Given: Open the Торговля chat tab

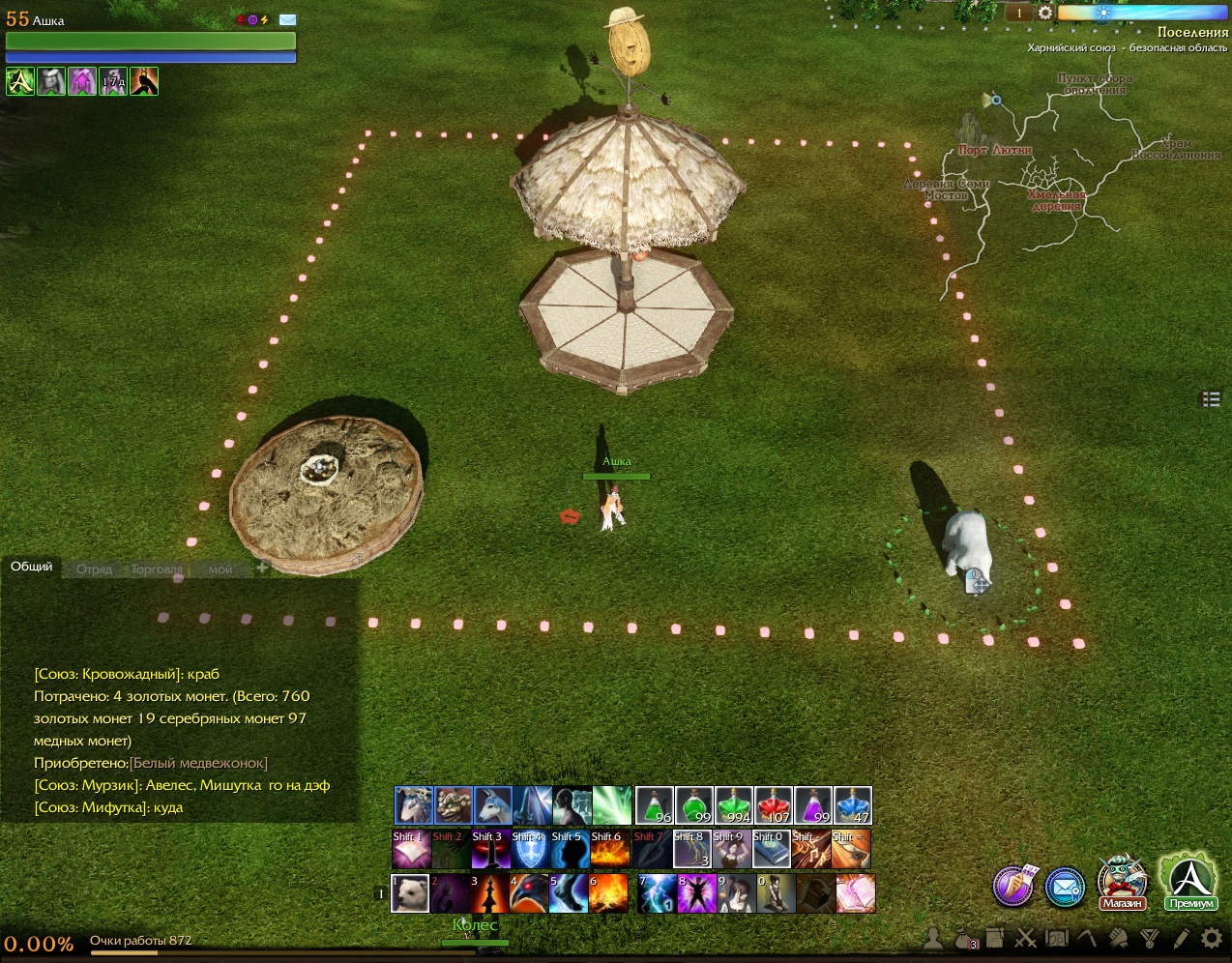Looking at the screenshot, I should click(x=157, y=569).
